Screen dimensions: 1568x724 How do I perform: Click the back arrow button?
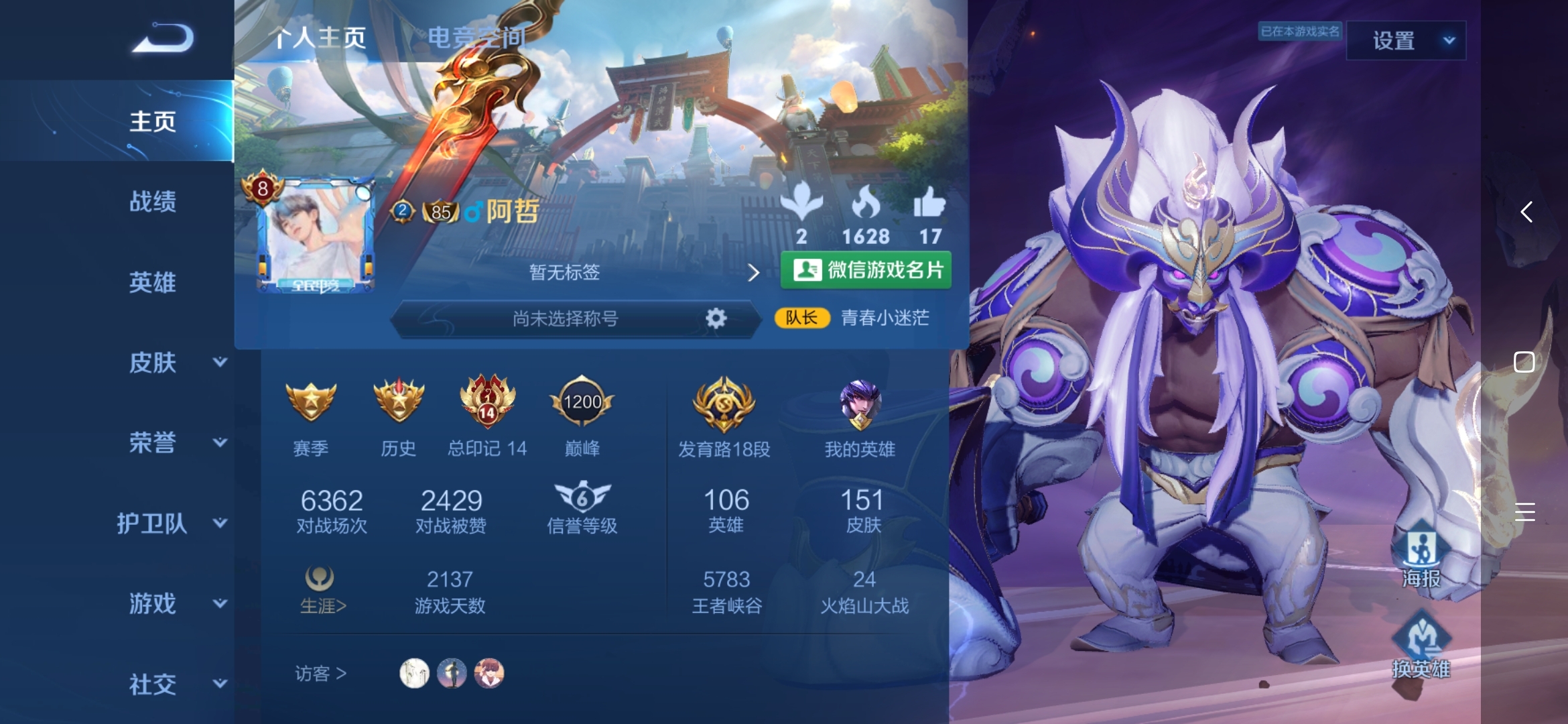click(x=163, y=38)
